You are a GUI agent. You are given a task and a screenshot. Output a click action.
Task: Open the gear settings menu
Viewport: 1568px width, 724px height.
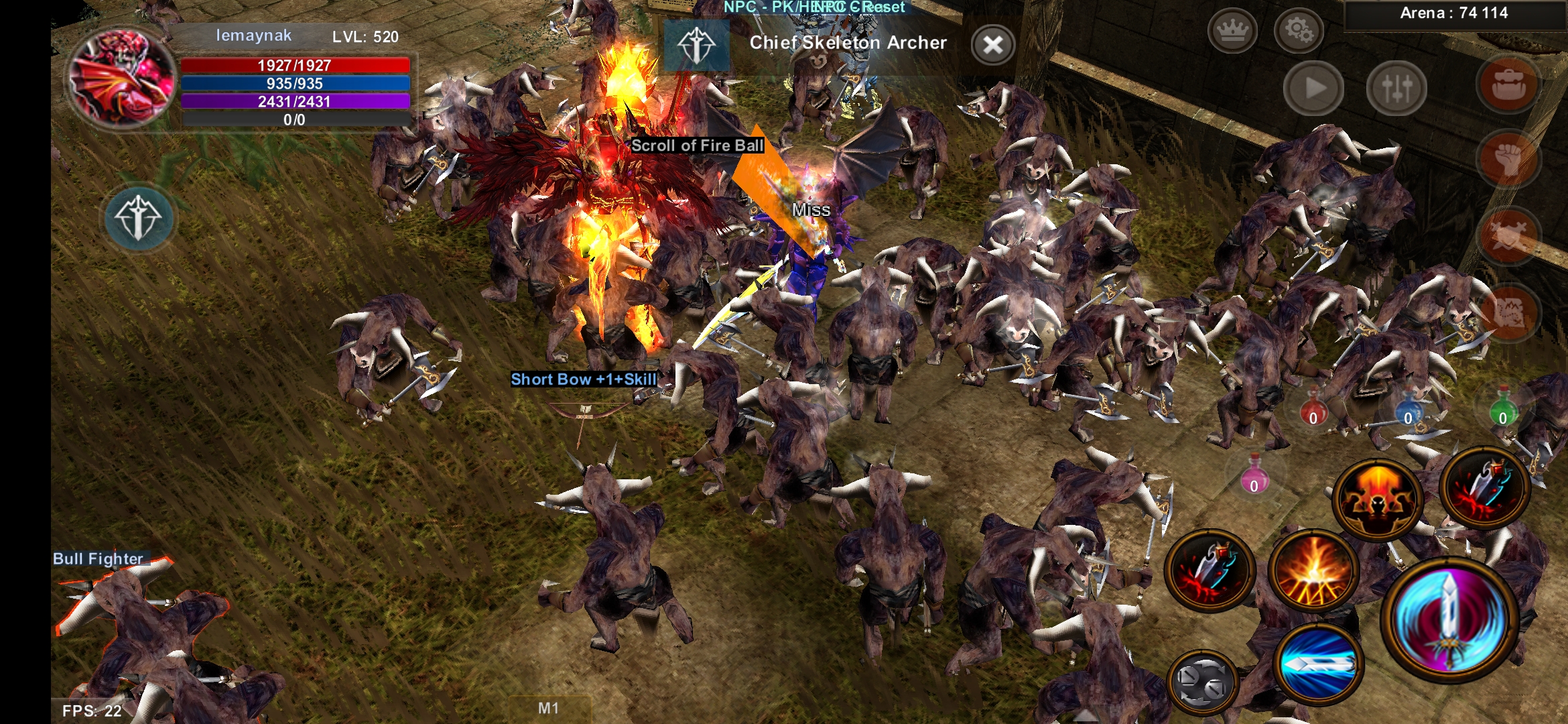pos(1298,30)
